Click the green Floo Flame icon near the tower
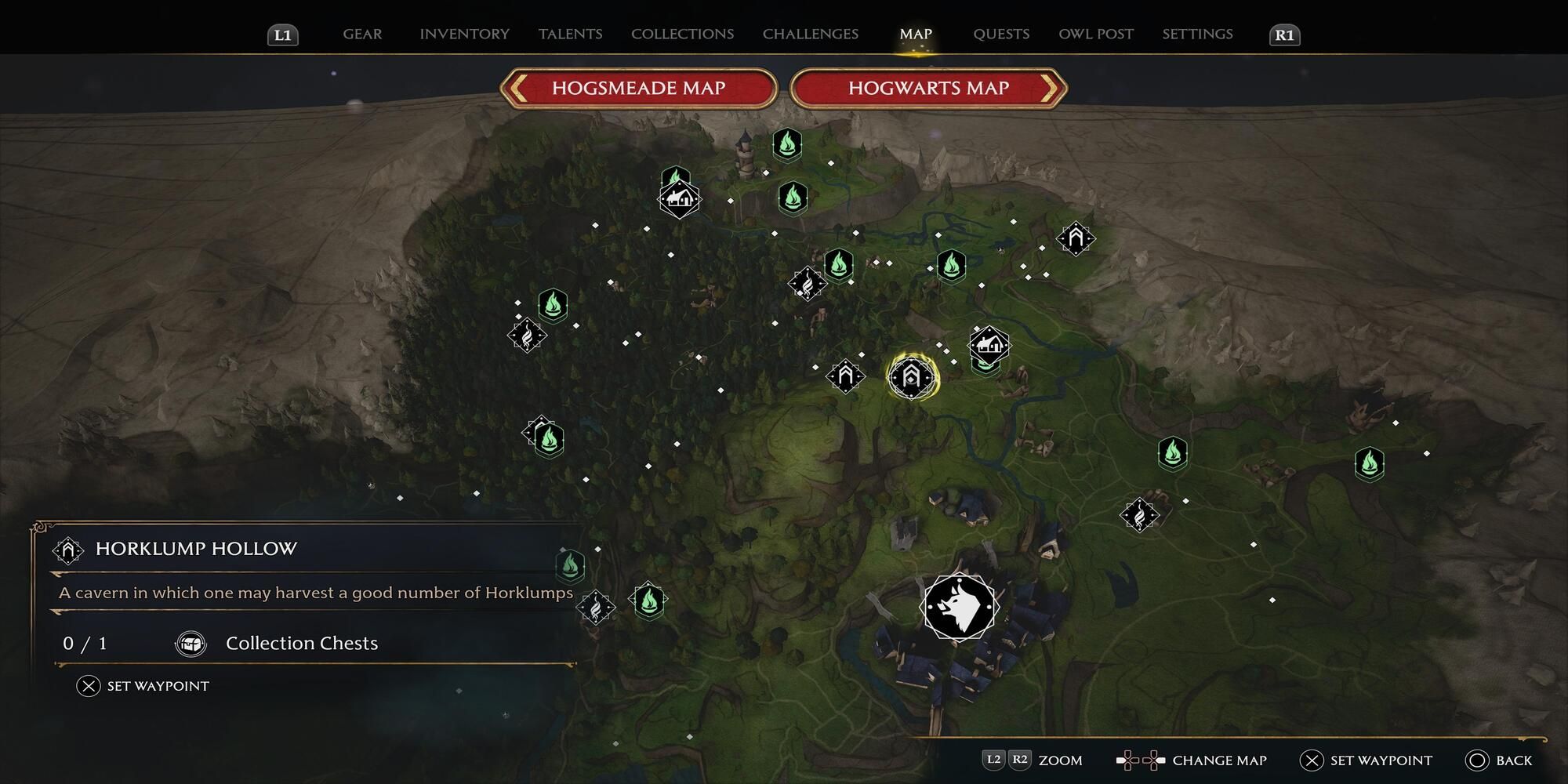The height and width of the screenshot is (784, 1568). pyautogui.click(x=786, y=145)
